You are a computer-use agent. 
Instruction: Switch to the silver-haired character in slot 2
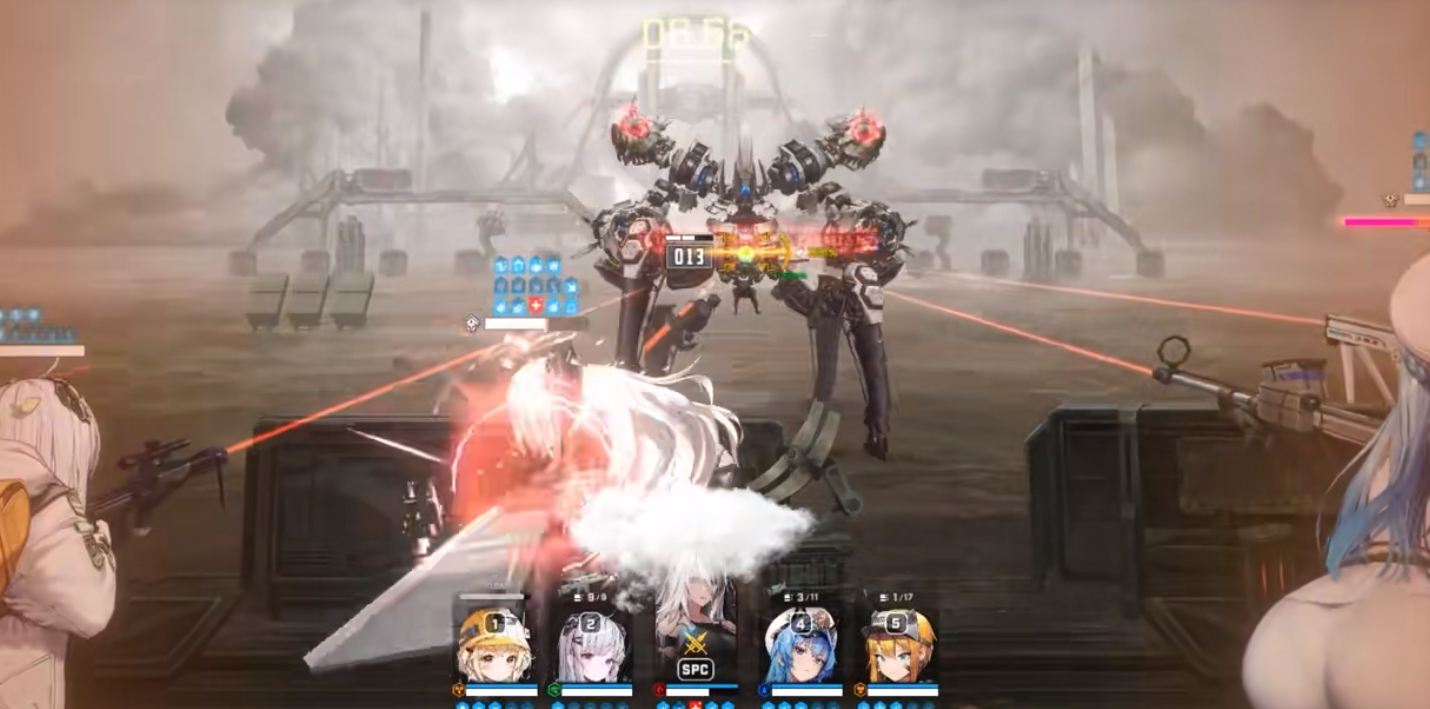[592, 645]
